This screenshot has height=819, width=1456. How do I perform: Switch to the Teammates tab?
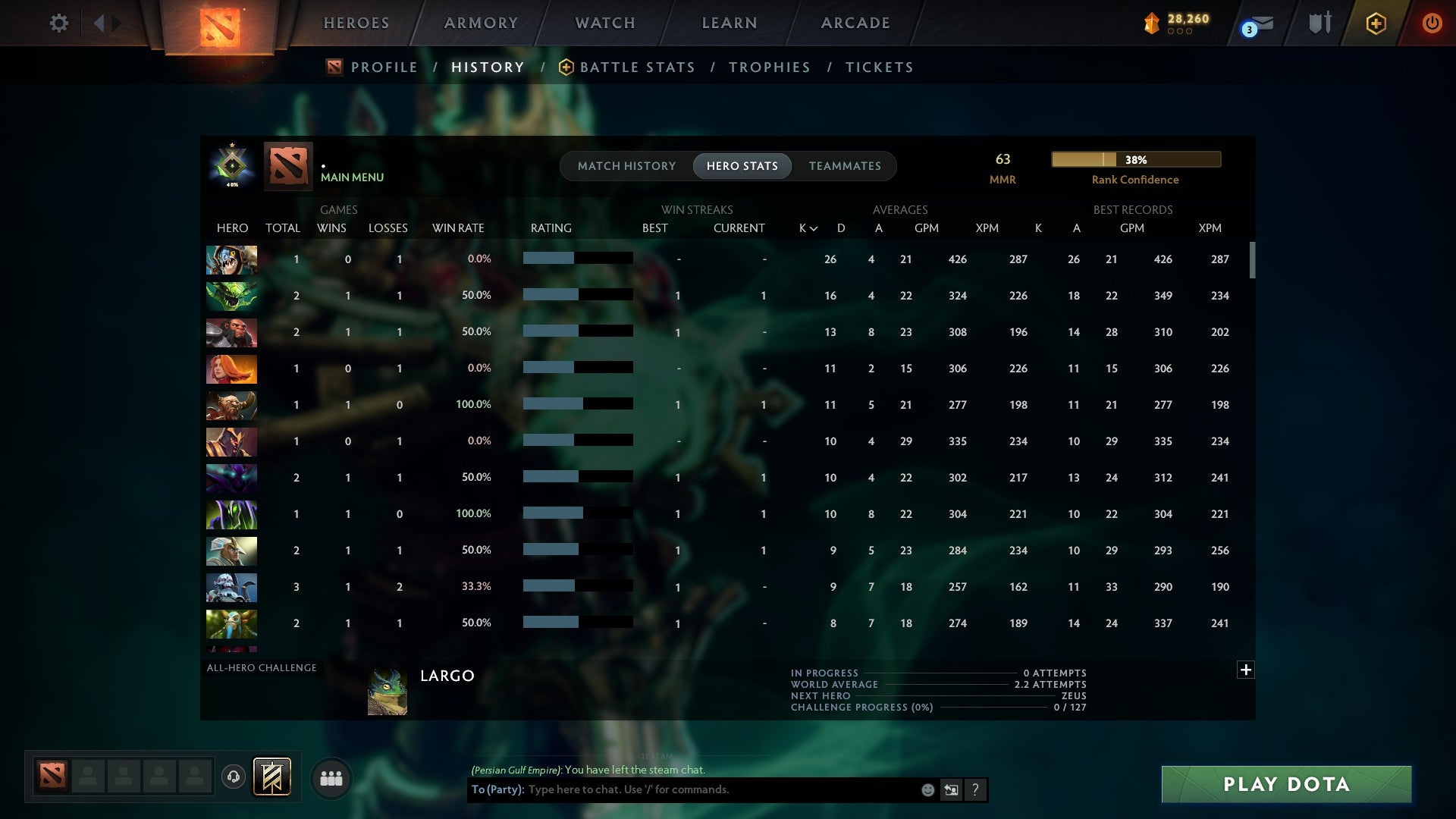845,165
